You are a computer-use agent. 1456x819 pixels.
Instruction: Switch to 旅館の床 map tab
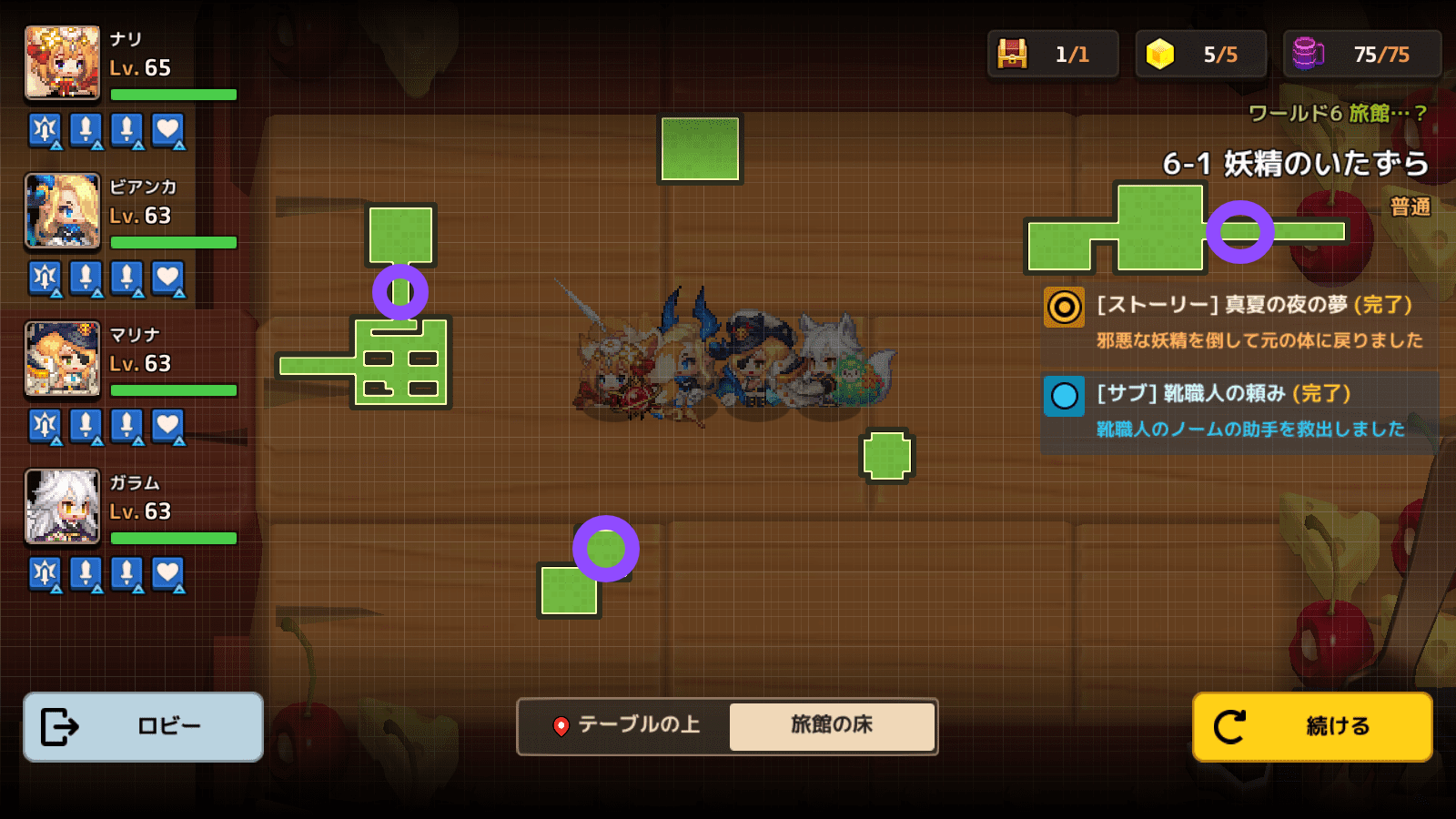pyautogui.click(x=831, y=725)
